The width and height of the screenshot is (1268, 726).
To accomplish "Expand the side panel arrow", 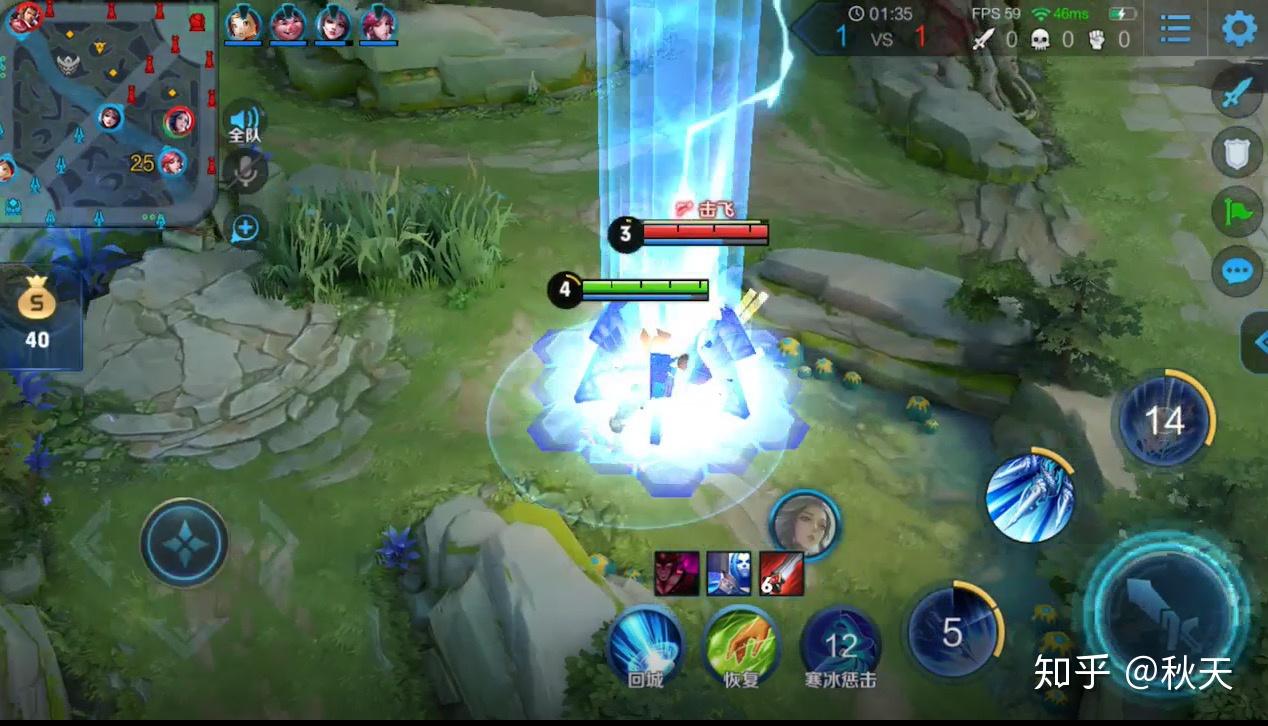I will [x=1256, y=343].
